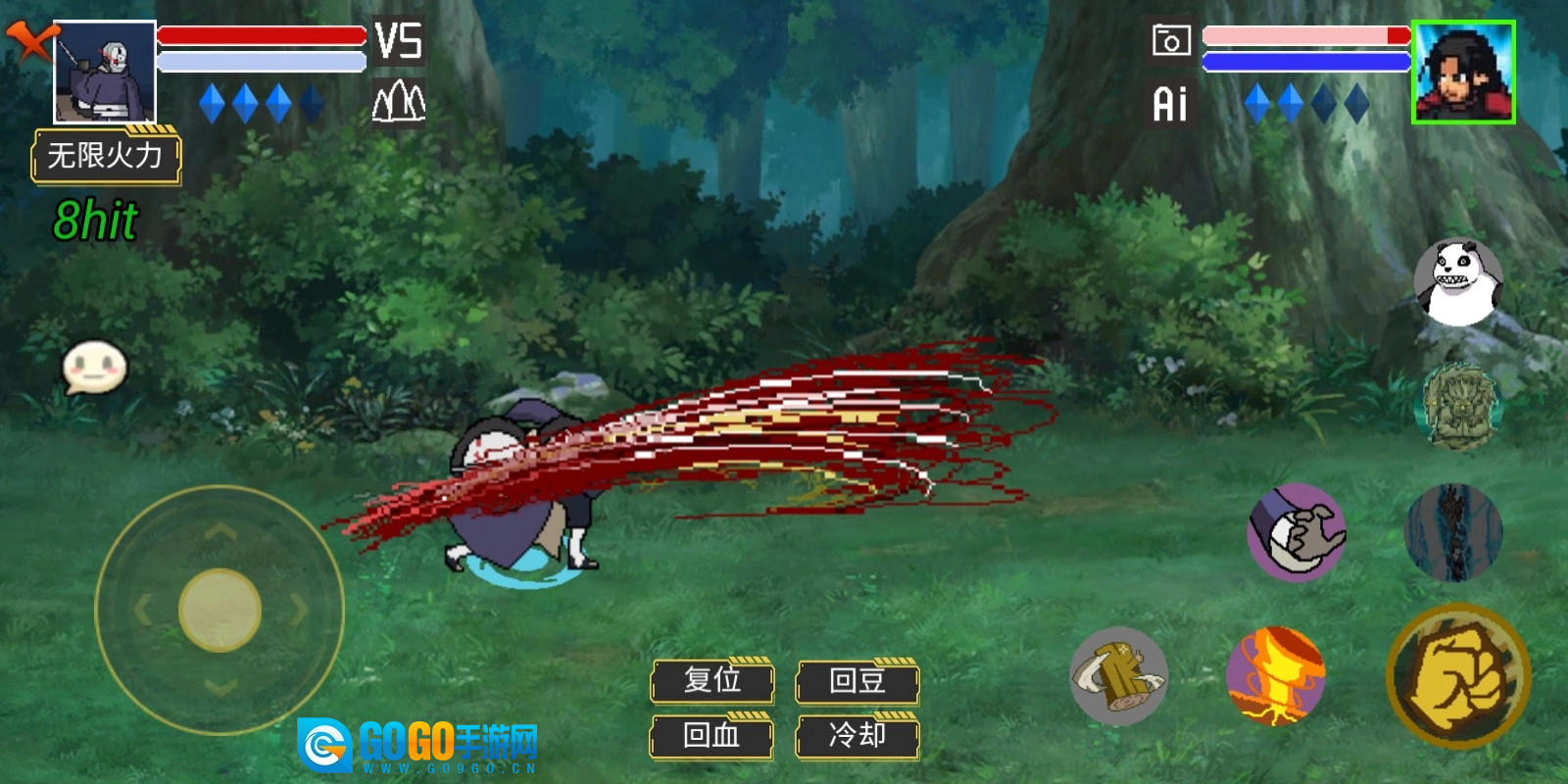
Task: Click the 回豆 refill button
Action: (857, 681)
